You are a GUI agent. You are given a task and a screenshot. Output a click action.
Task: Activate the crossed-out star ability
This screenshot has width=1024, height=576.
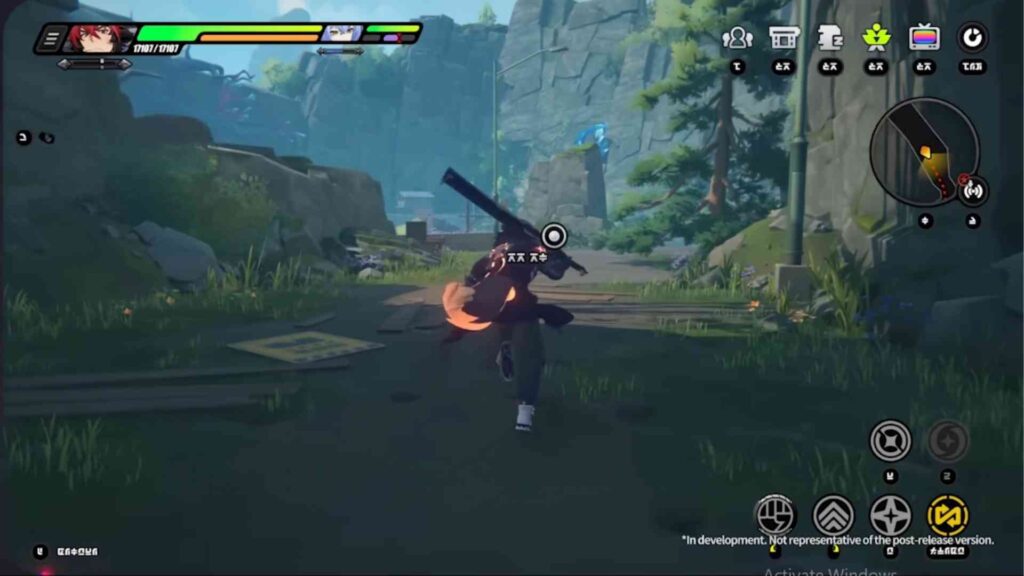pos(889,440)
